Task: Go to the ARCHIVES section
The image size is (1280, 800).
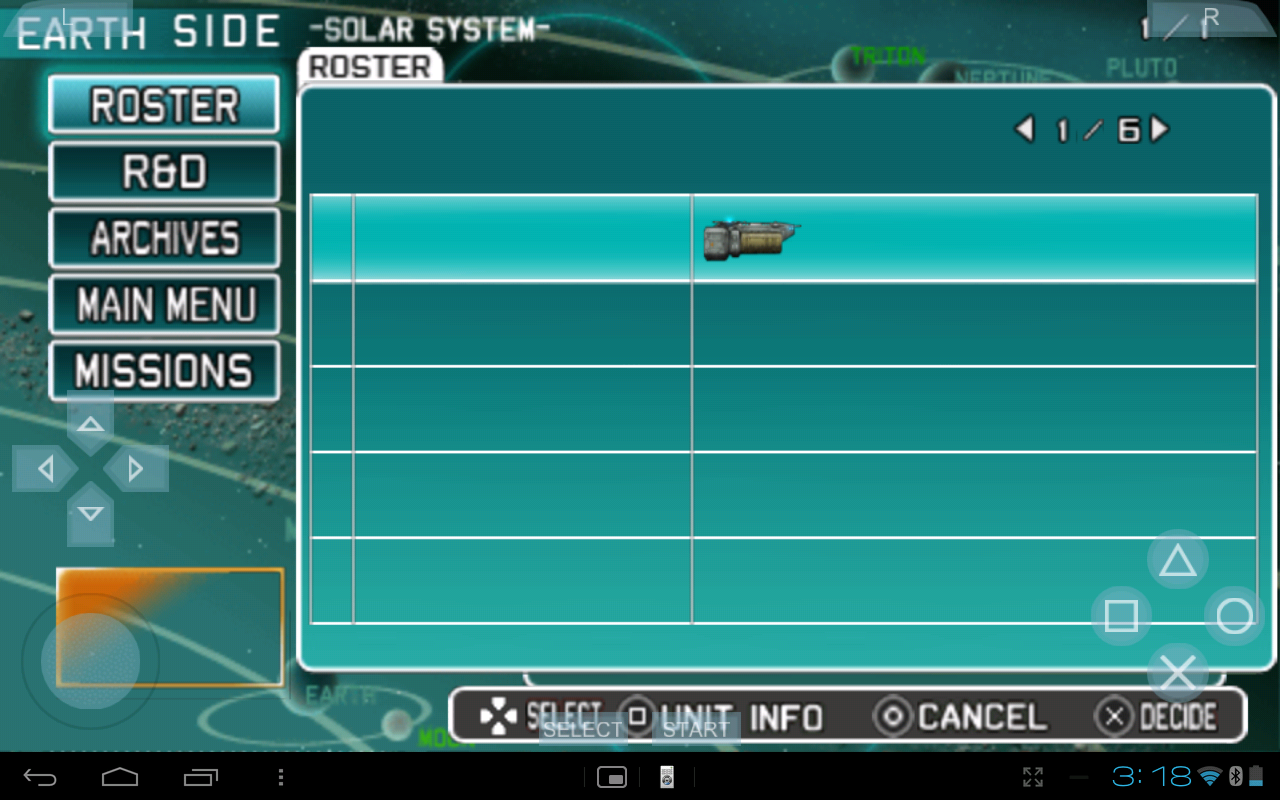Action: (164, 238)
